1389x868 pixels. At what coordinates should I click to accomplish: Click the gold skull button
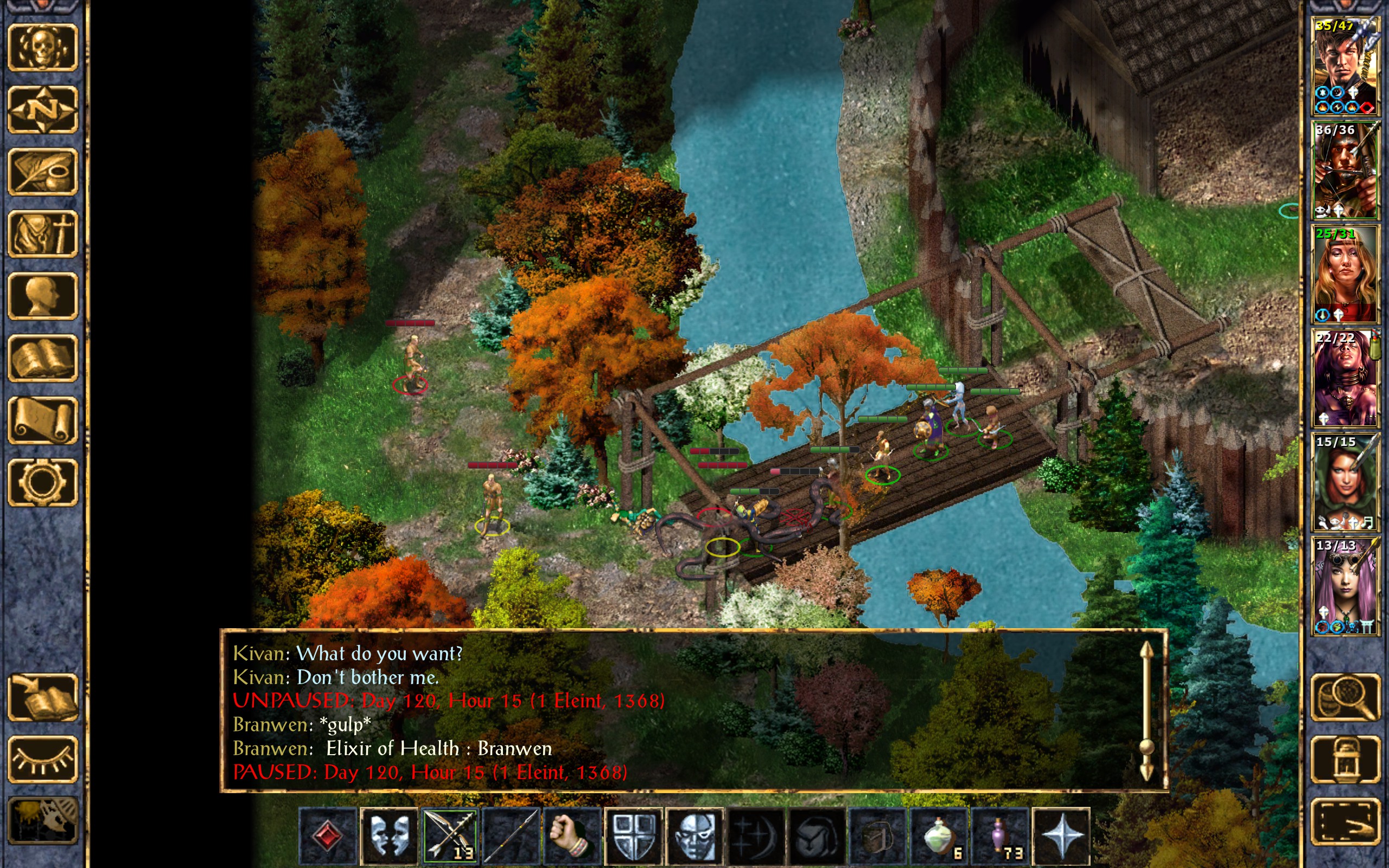42,47
